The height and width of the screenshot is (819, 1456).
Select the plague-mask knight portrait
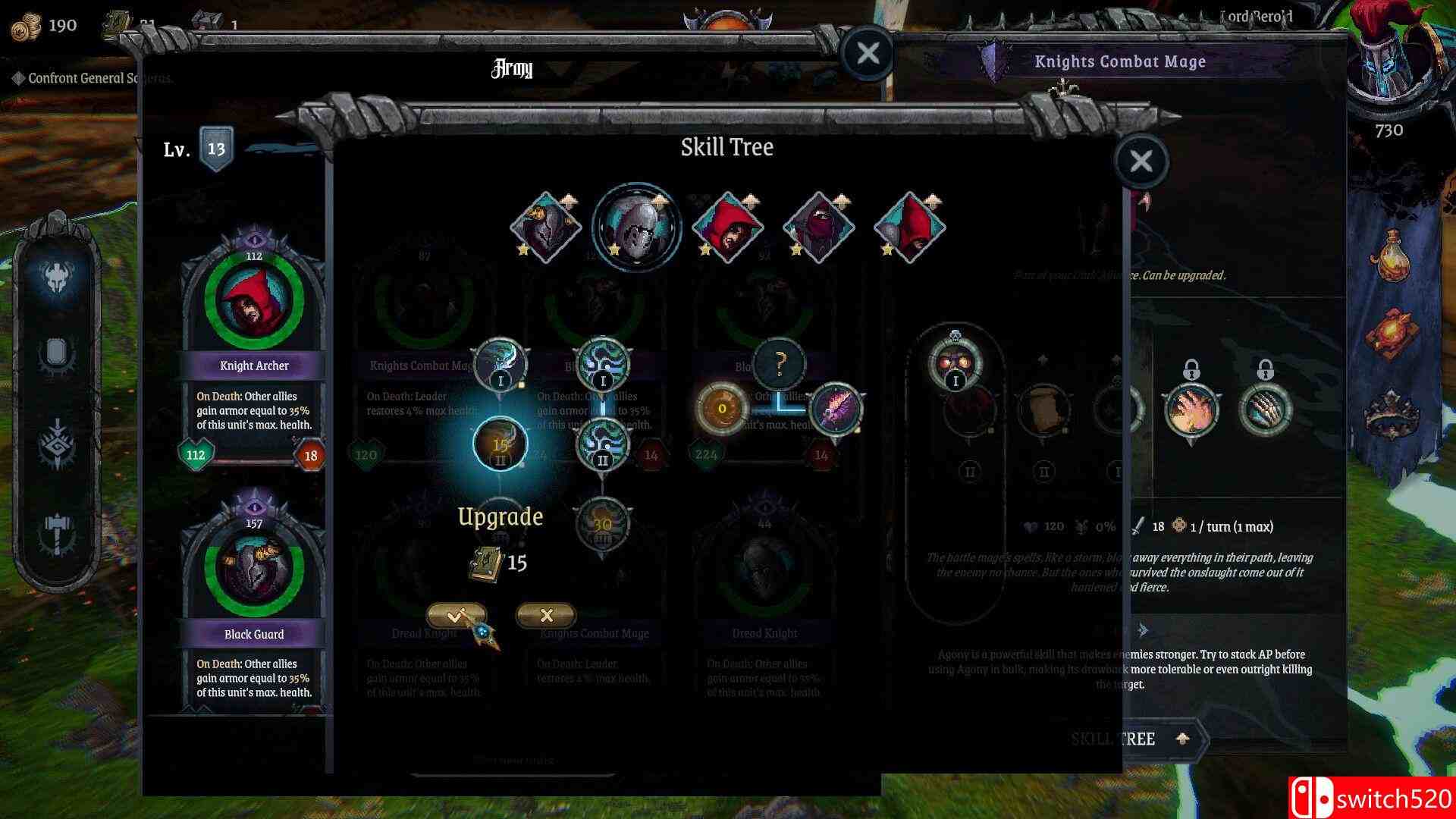click(x=546, y=227)
